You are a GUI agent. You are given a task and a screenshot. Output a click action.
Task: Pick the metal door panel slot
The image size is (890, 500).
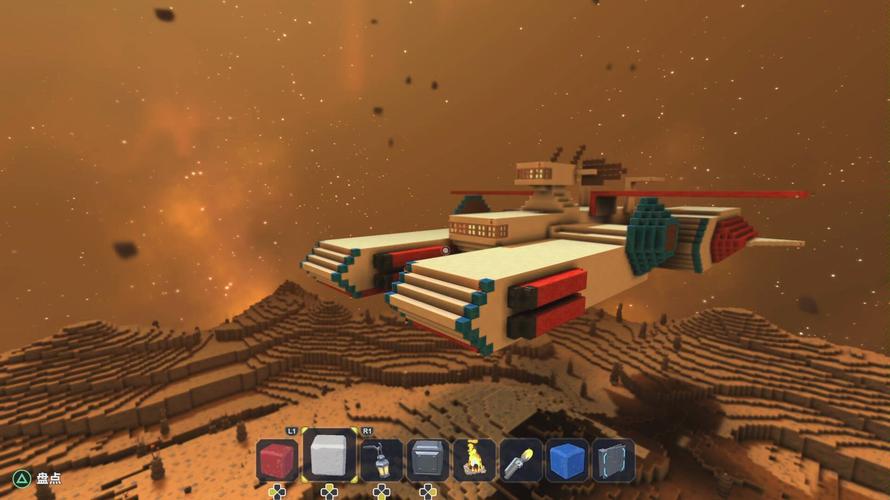click(x=613, y=461)
